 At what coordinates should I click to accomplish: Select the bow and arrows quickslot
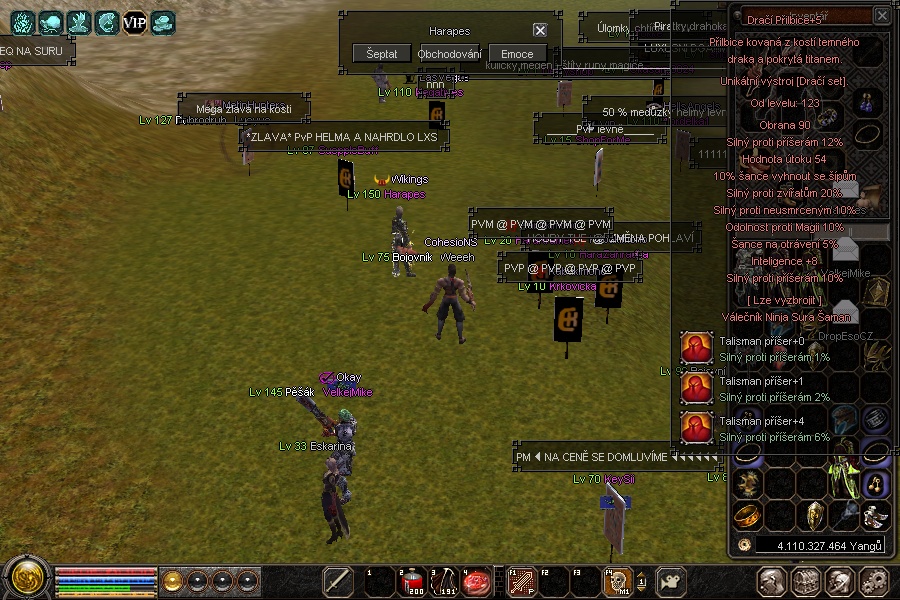pos(443,581)
